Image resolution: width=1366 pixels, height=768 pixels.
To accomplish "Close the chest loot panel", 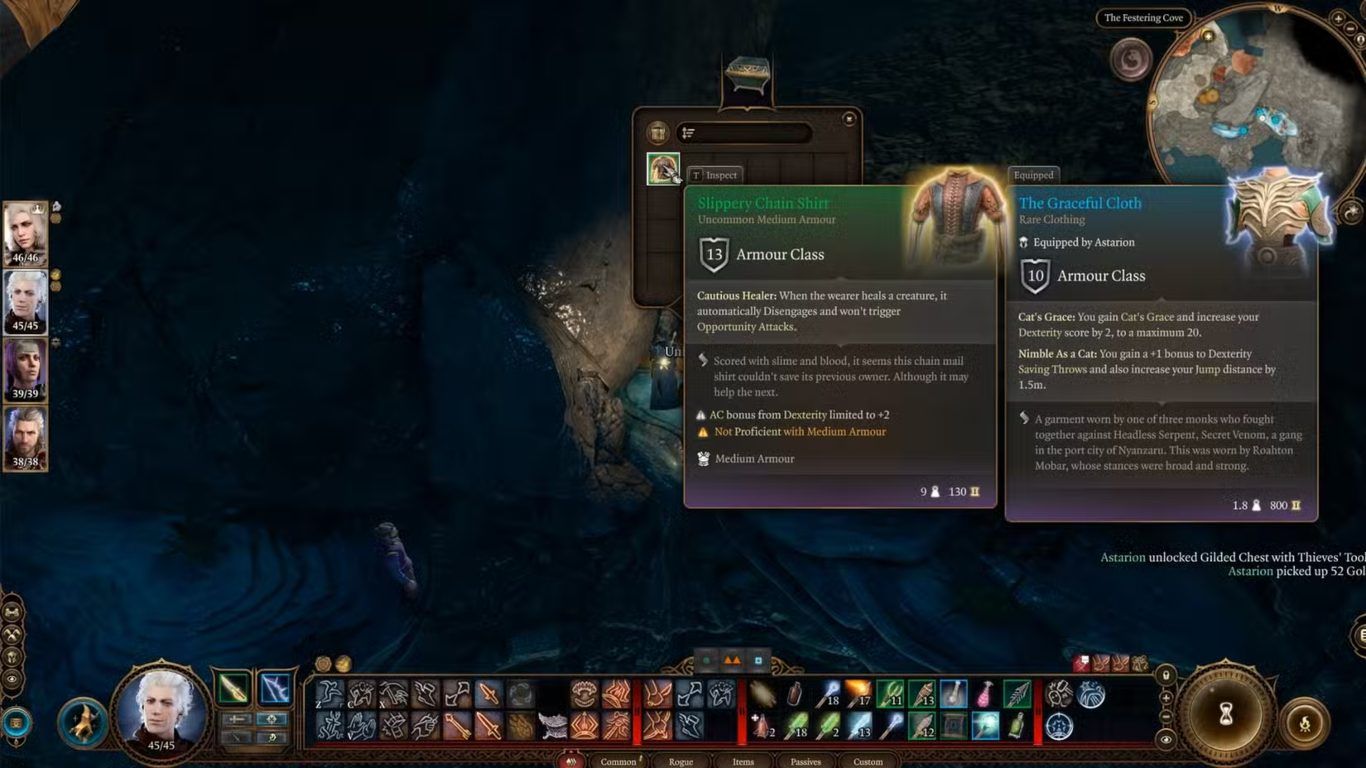I will click(x=849, y=119).
